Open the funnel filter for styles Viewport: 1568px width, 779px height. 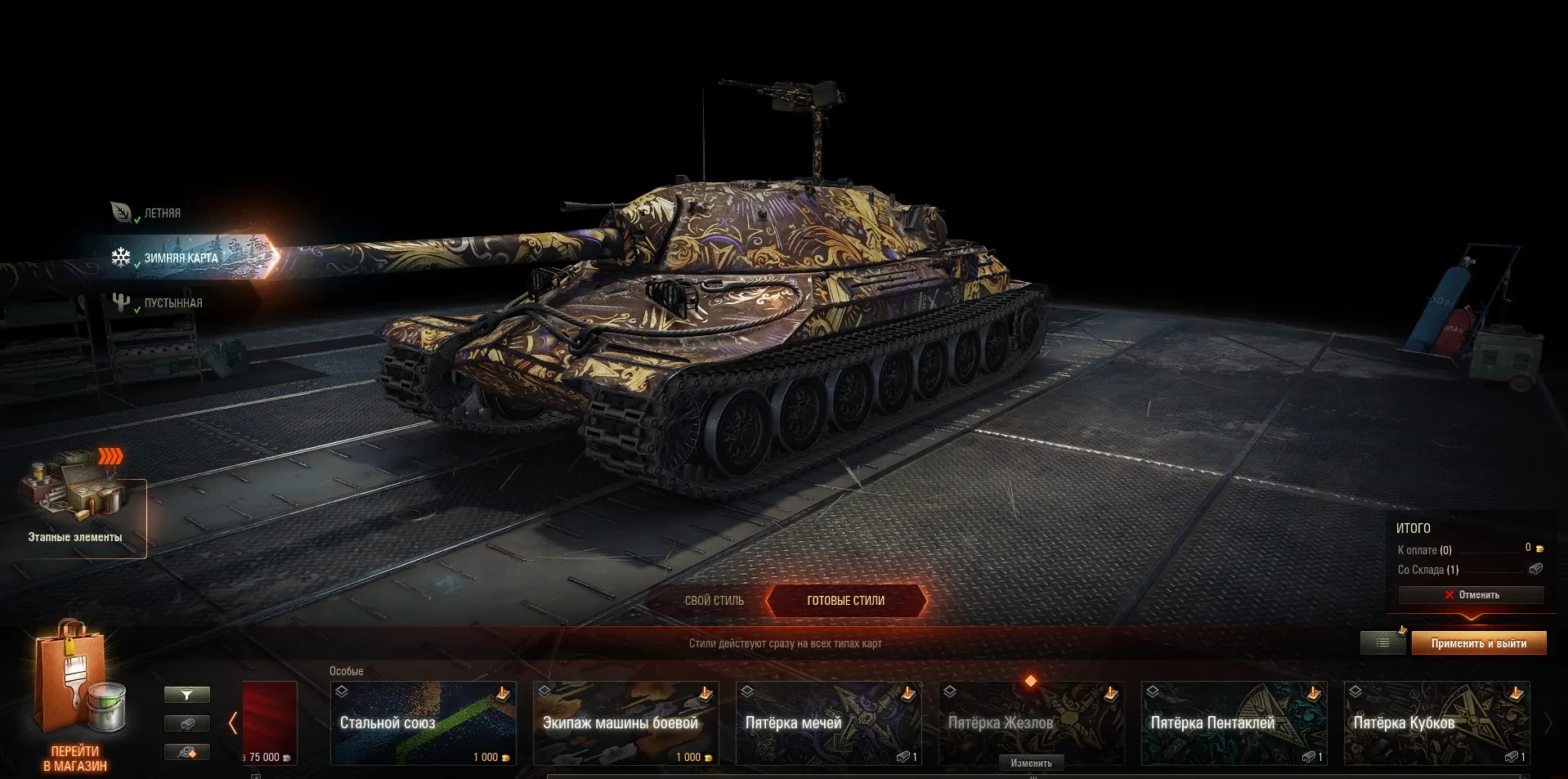pyautogui.click(x=187, y=695)
